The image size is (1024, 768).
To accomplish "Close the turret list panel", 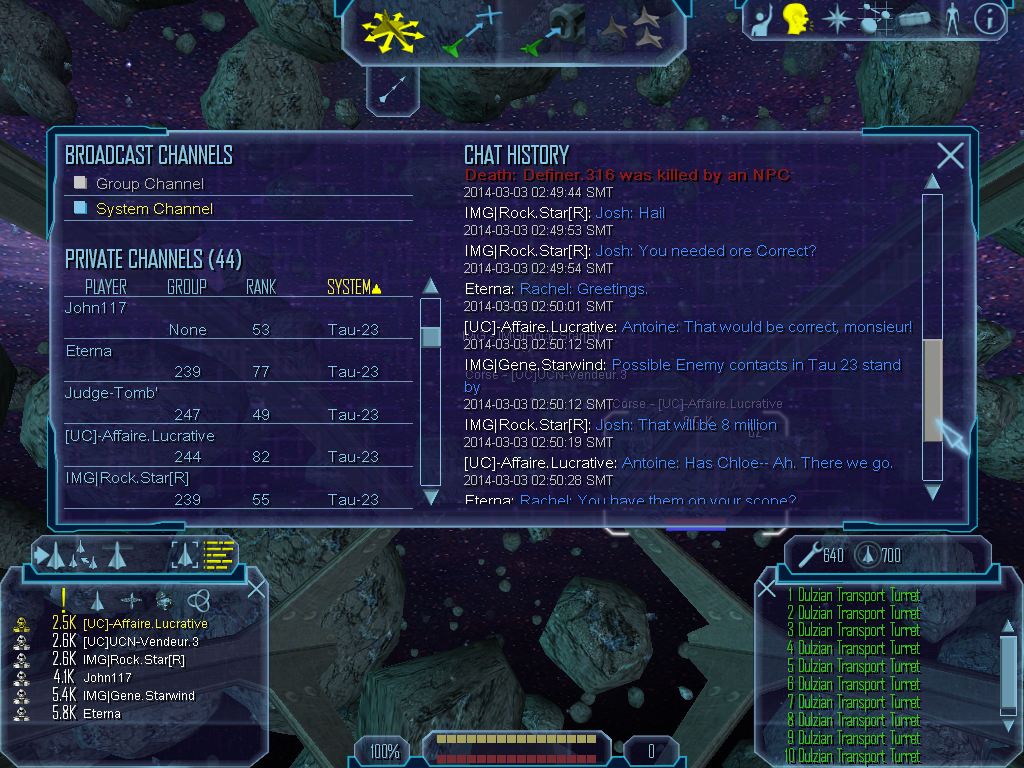I will [767, 588].
